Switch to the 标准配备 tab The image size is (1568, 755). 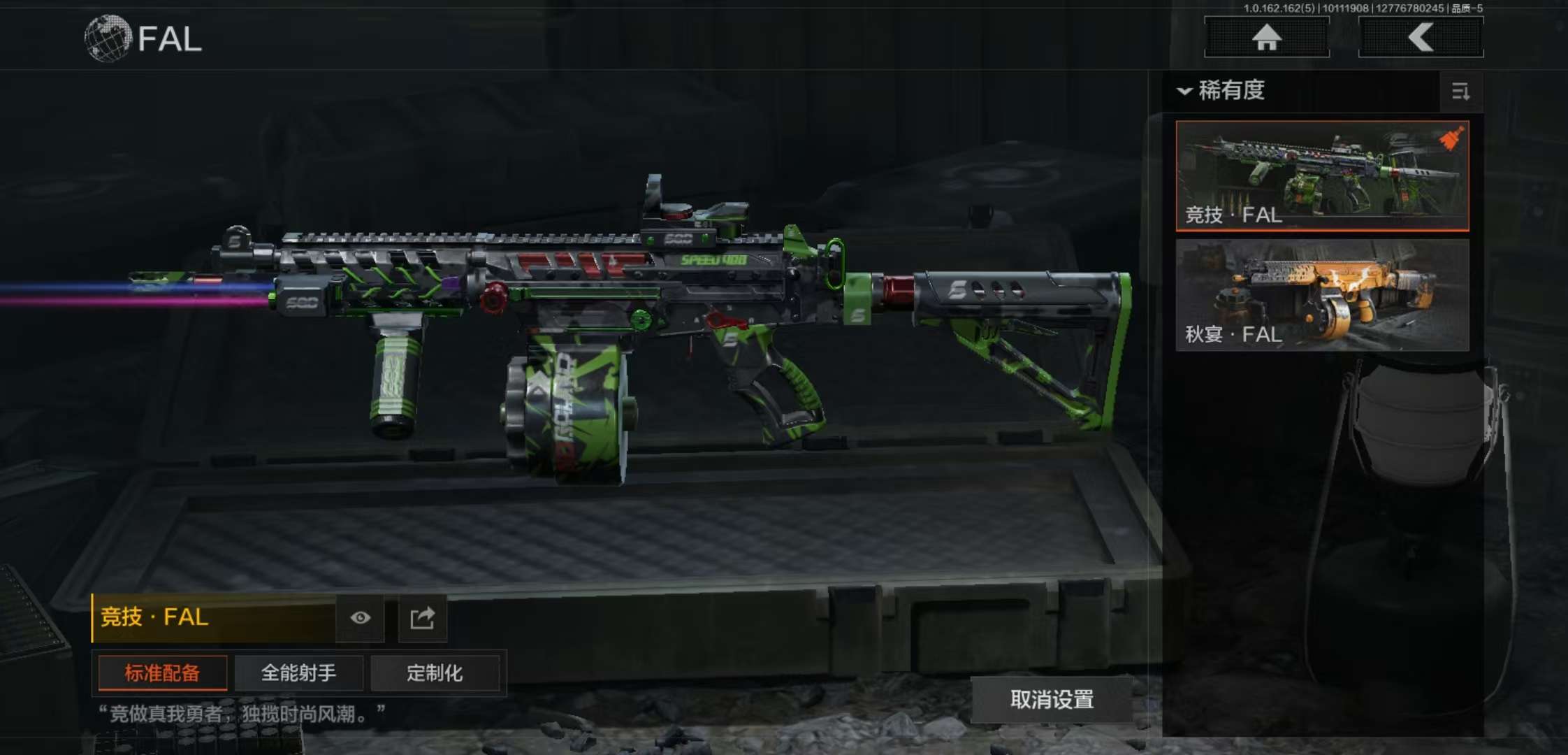pos(162,673)
